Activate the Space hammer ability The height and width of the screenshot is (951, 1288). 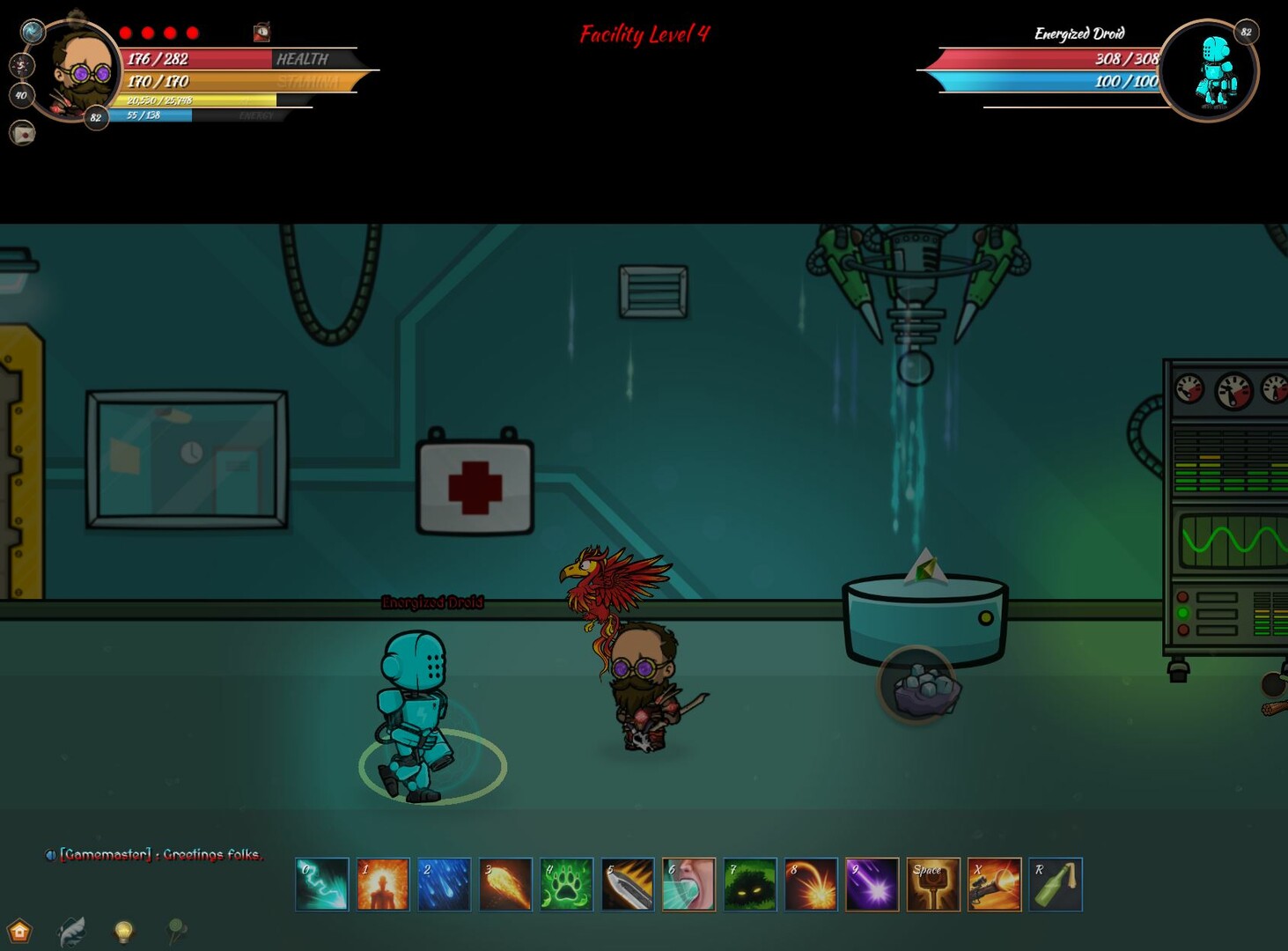coord(934,885)
